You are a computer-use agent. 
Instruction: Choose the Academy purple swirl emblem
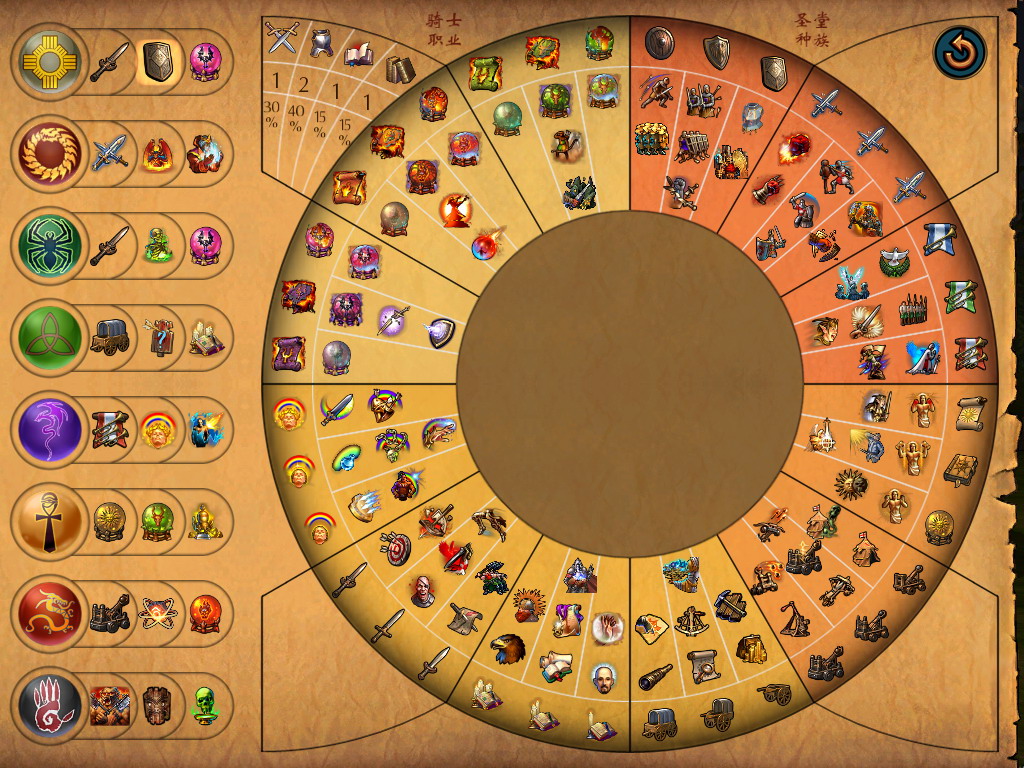pyautogui.click(x=50, y=430)
